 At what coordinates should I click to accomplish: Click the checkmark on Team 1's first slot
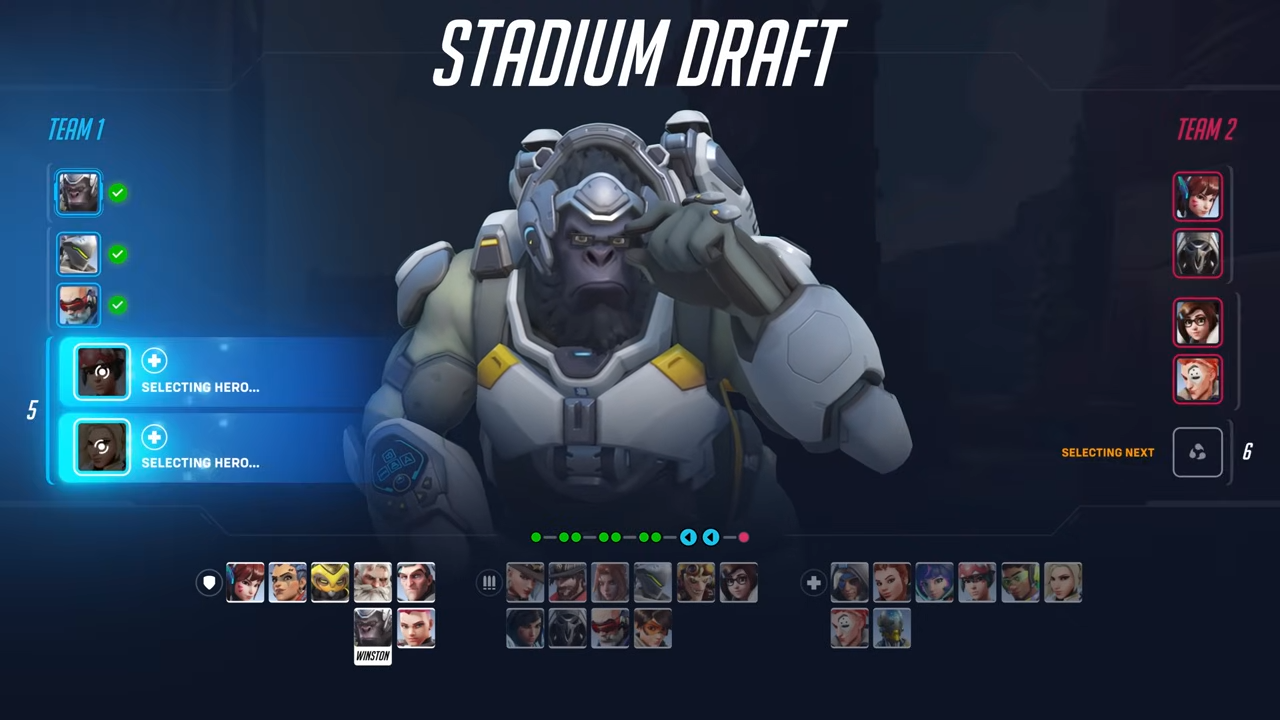point(118,193)
